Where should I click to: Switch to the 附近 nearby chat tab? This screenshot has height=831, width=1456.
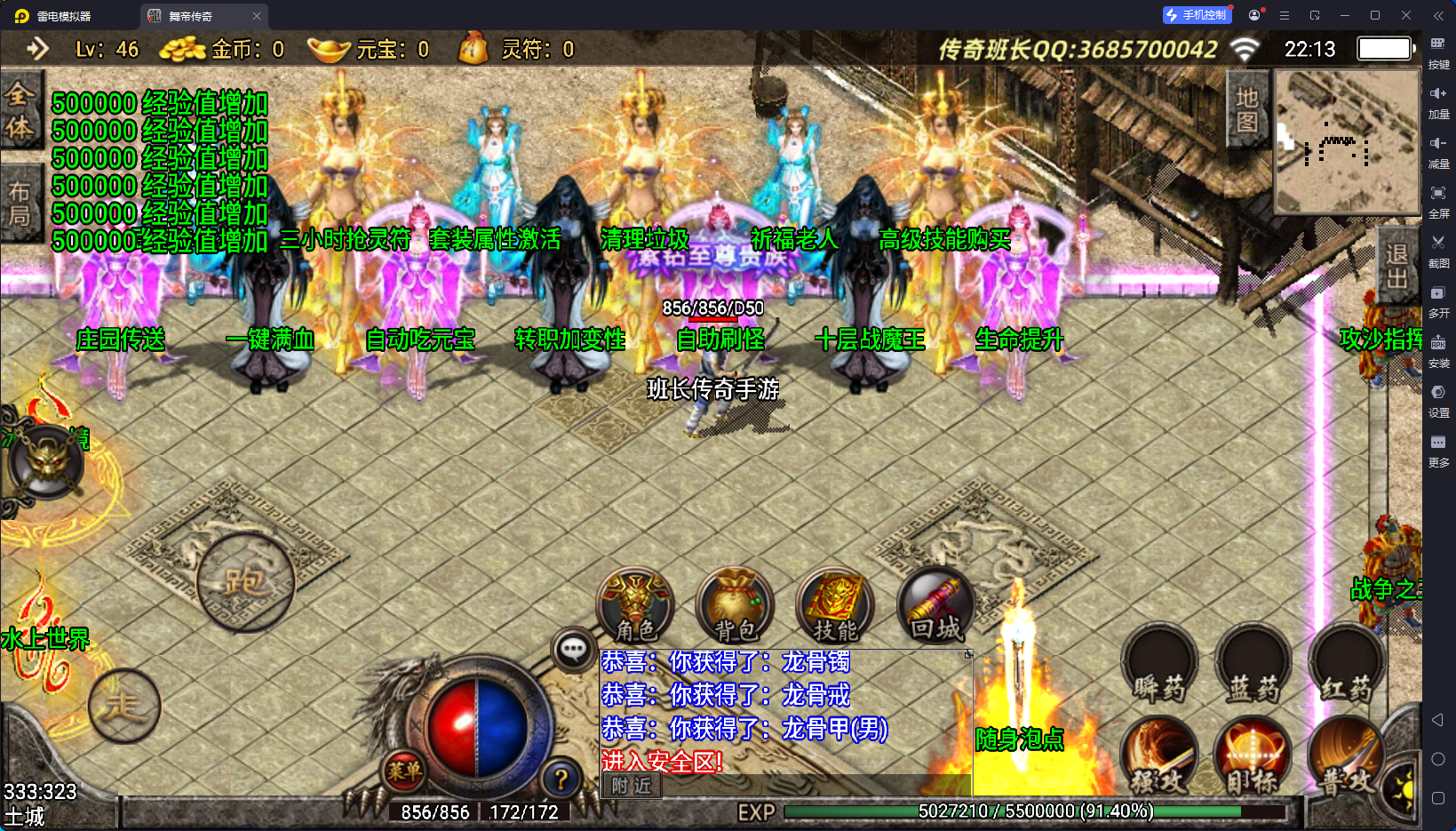[632, 786]
